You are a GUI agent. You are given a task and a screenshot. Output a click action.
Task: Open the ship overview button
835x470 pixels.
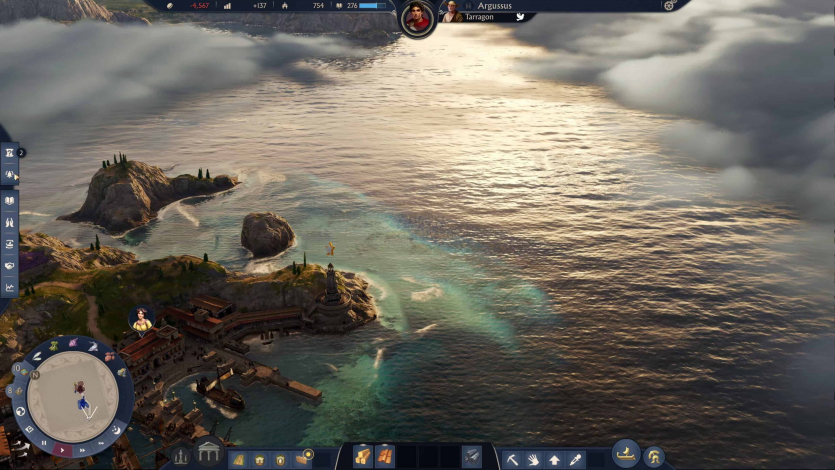[x=626, y=454]
